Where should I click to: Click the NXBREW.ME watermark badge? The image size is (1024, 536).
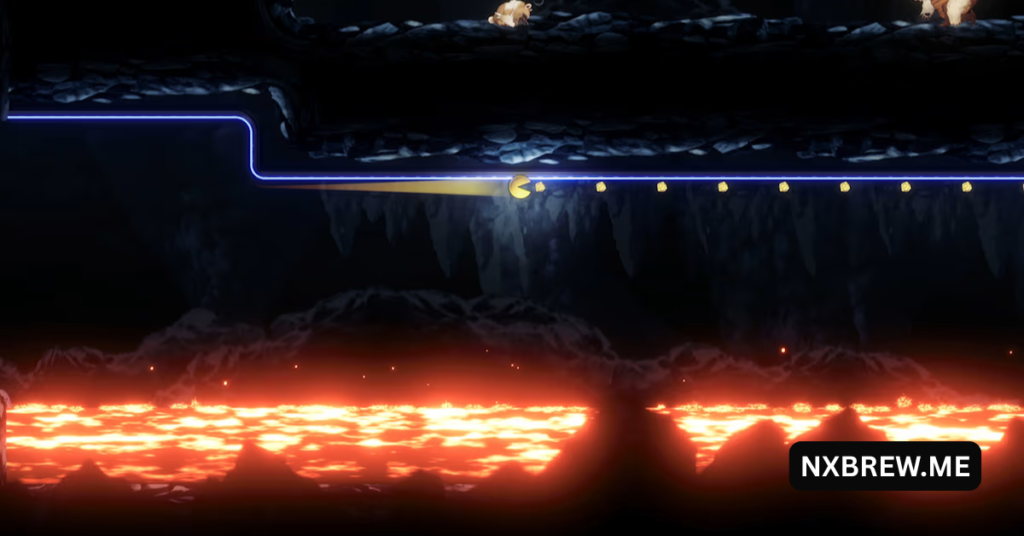tap(884, 466)
